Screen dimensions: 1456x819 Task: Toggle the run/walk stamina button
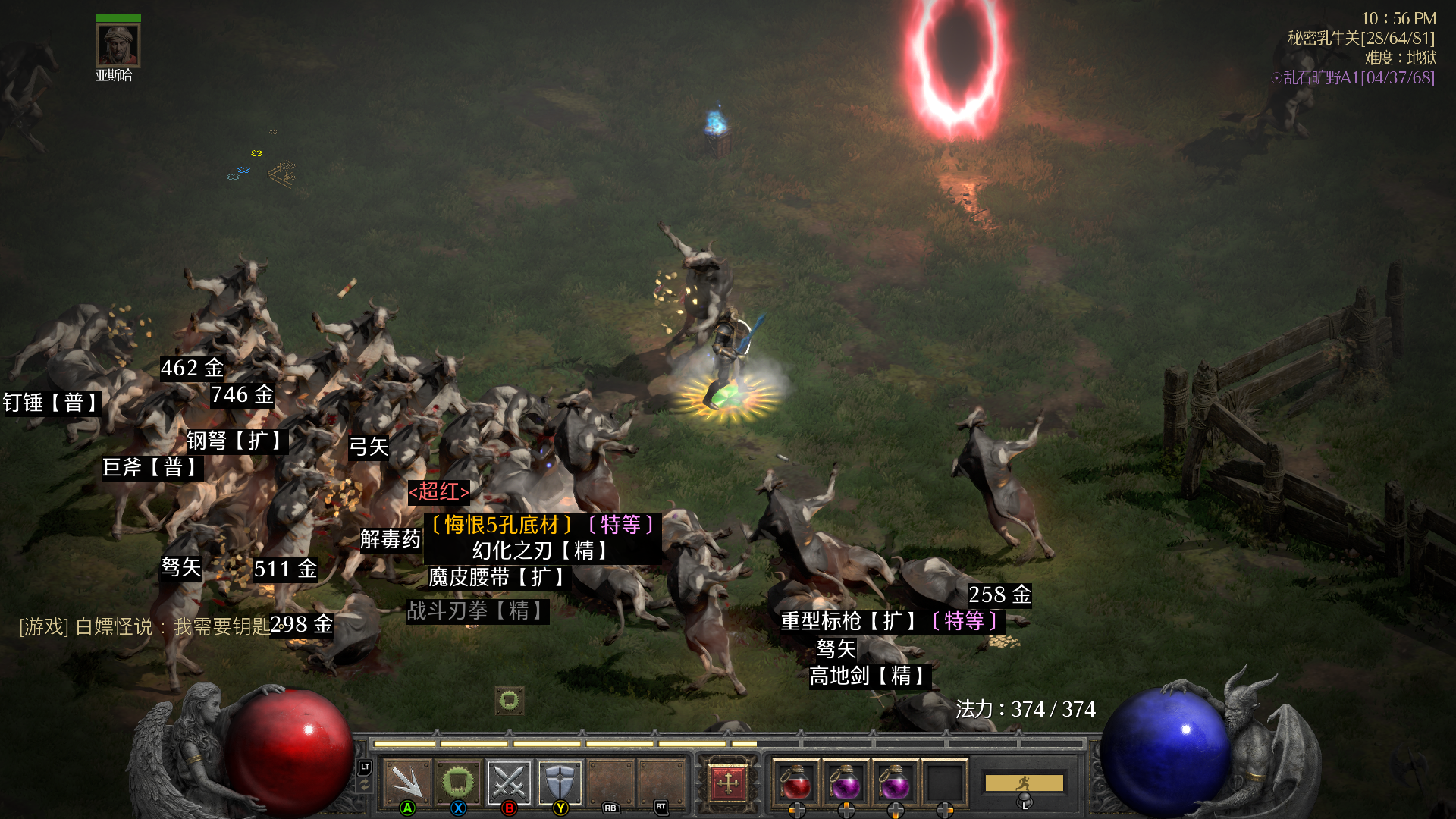click(x=1024, y=783)
